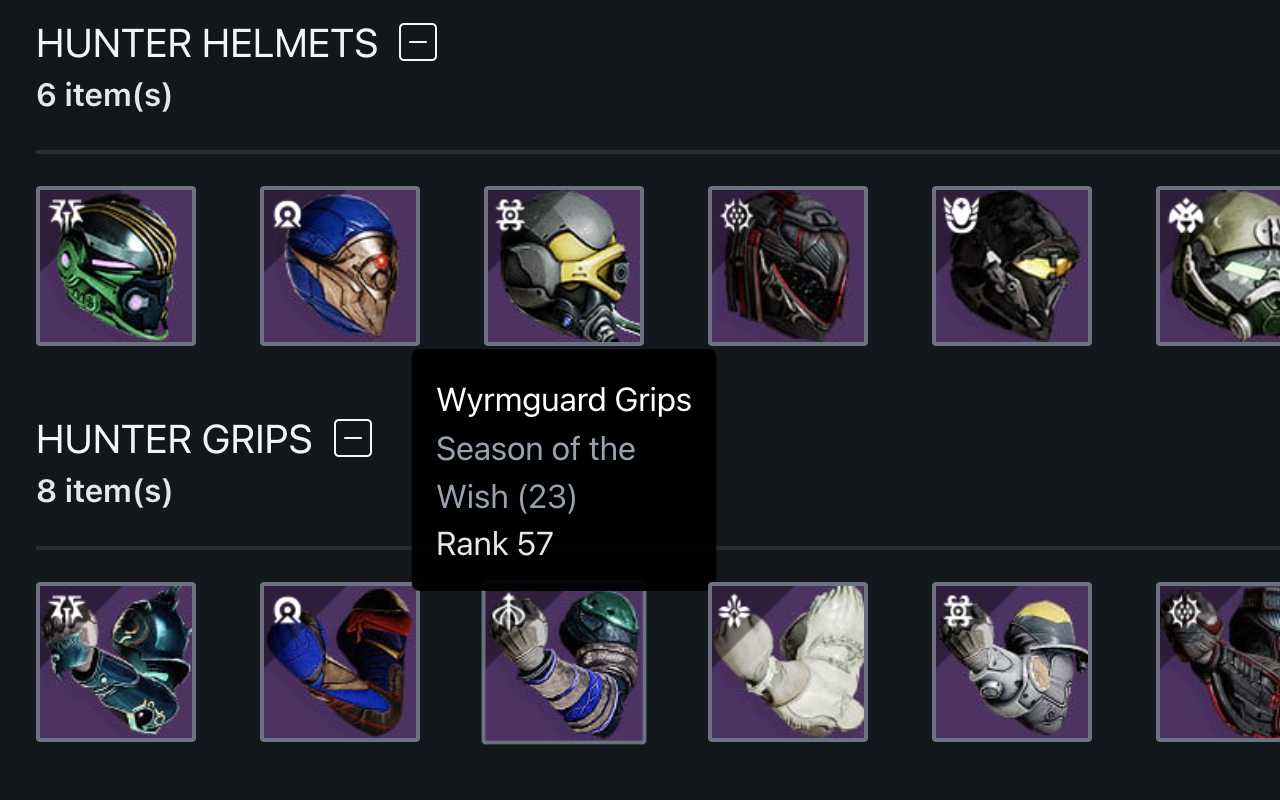
Task: Collapse the HUNTER GRIPS section
Action: tap(352, 437)
